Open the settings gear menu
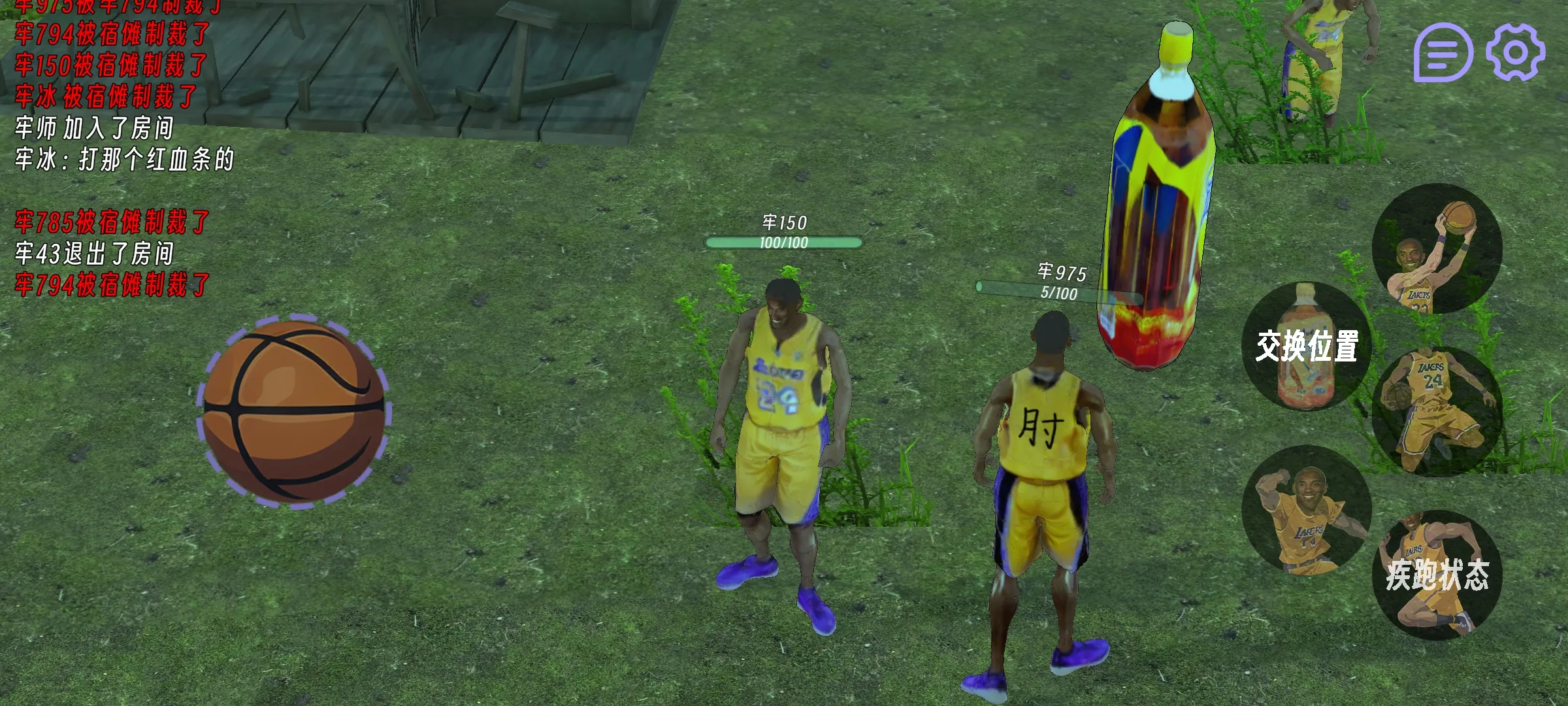This screenshot has width=1568, height=706. coord(1516,52)
